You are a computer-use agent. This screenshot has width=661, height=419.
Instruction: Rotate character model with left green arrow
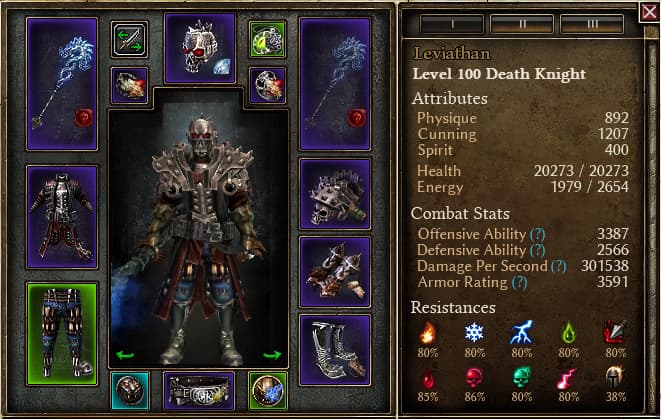click(125, 354)
